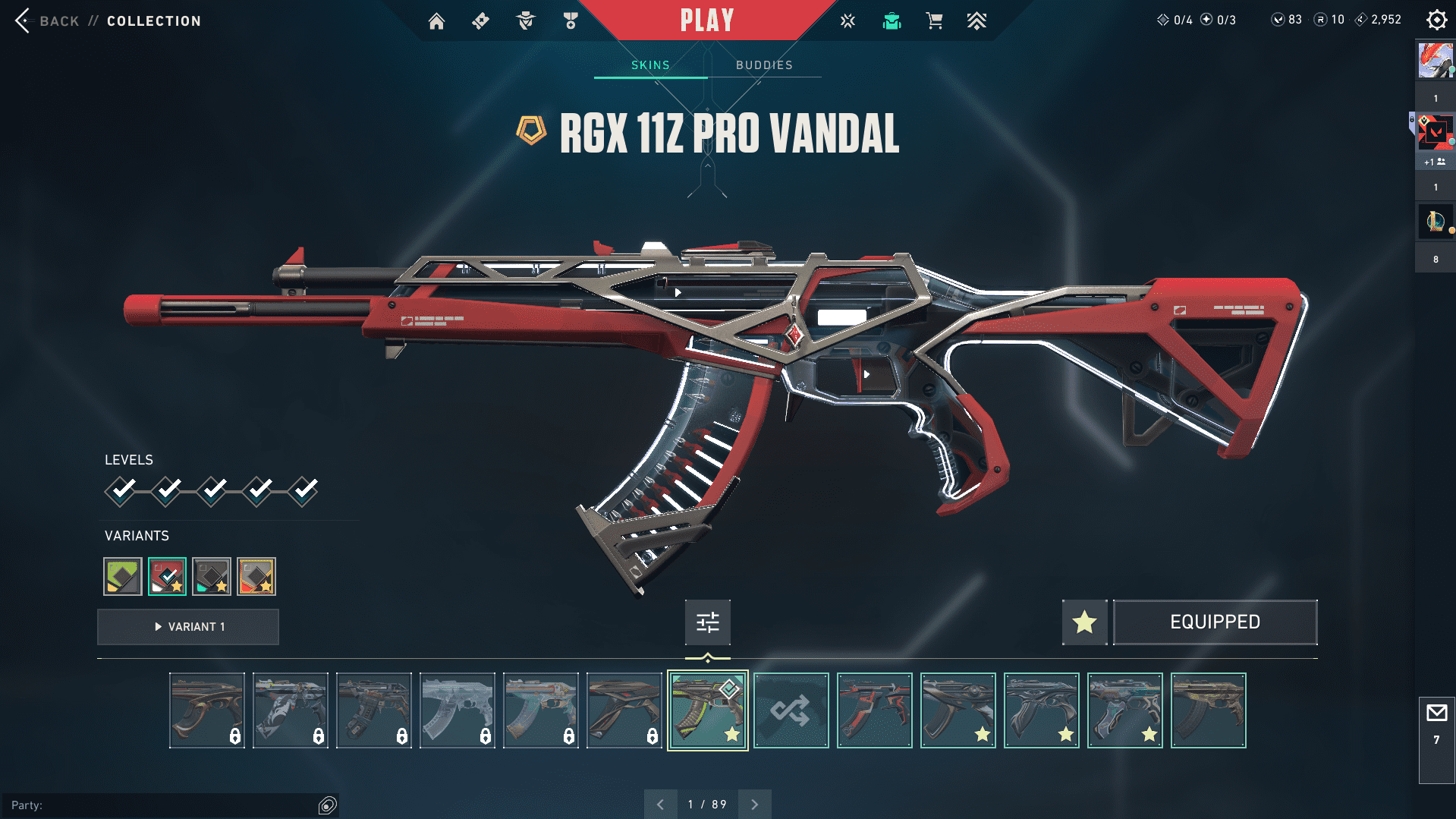
Task: Open the skin filter sliders button
Action: pyautogui.click(x=707, y=622)
